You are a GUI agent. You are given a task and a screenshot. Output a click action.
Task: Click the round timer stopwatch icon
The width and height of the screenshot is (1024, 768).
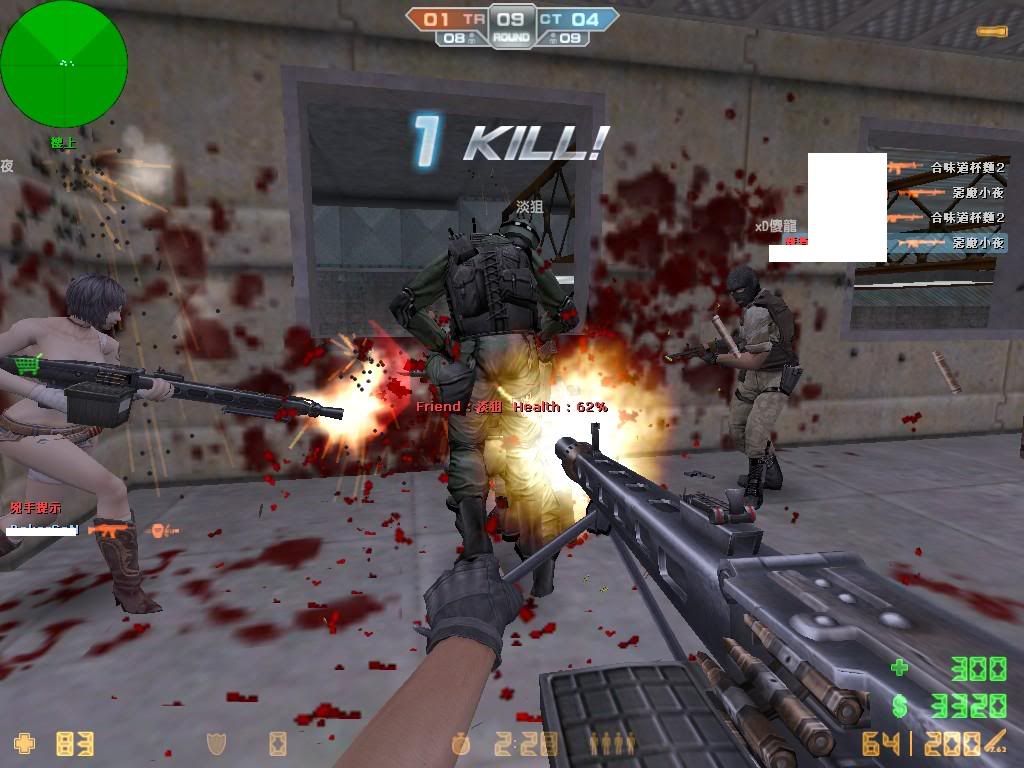coord(460,743)
